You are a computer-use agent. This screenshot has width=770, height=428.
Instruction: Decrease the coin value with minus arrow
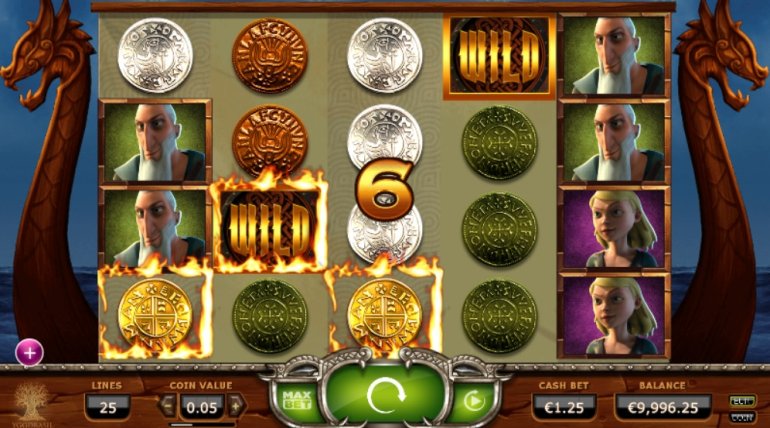click(x=168, y=407)
